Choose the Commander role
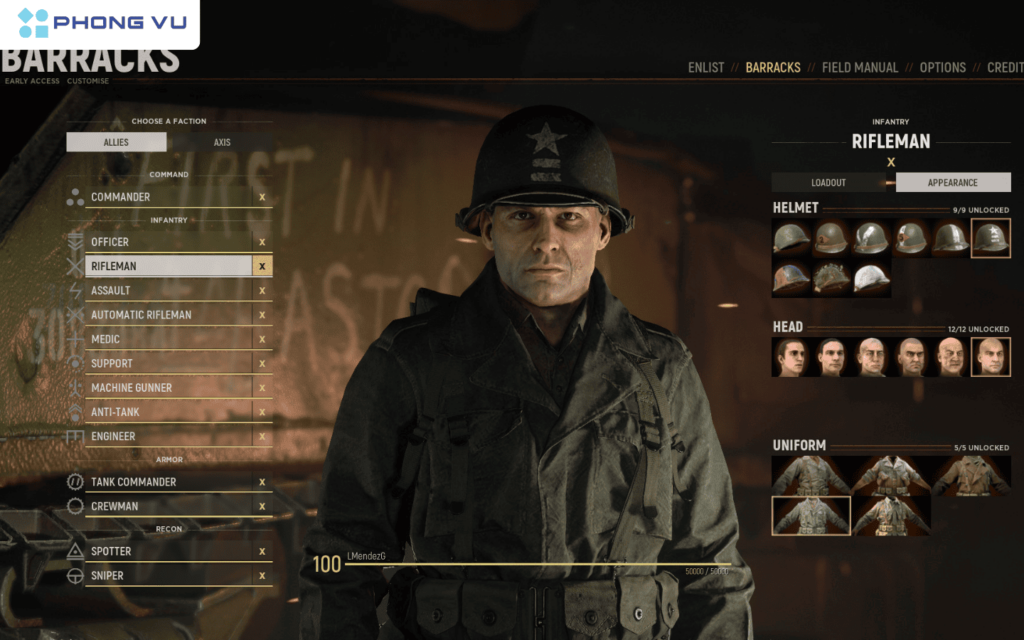The image size is (1024, 640). click(121, 197)
